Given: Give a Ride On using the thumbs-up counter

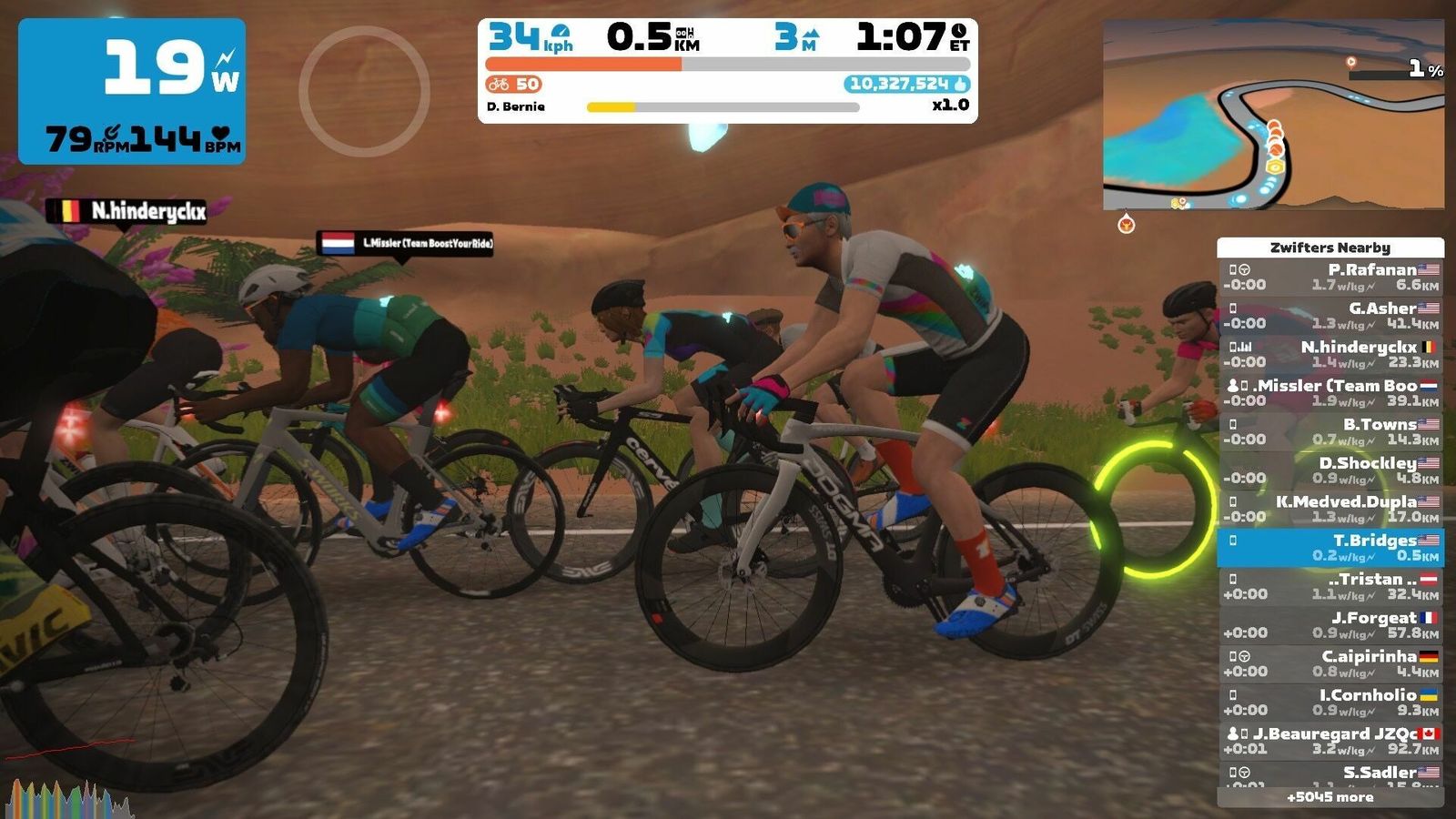Looking at the screenshot, I should (x=906, y=84).
